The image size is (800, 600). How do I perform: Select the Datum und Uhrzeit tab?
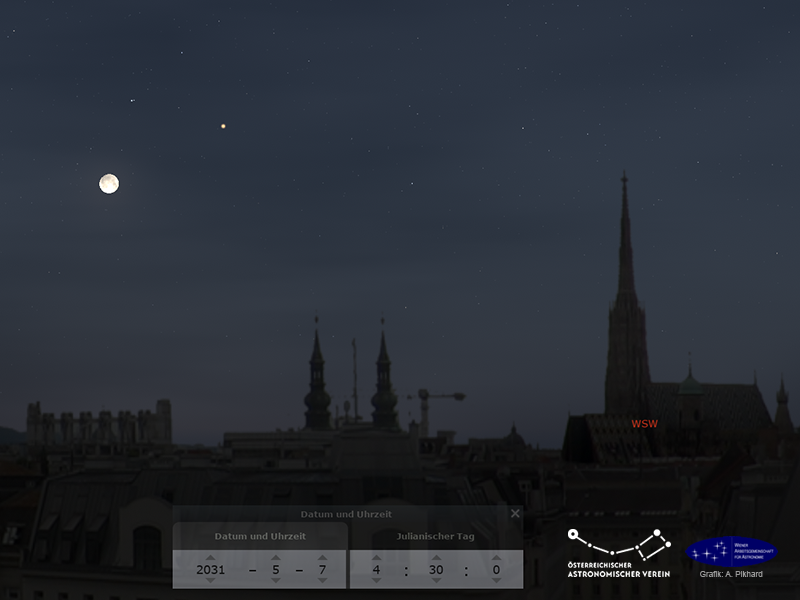pyautogui.click(x=260, y=536)
